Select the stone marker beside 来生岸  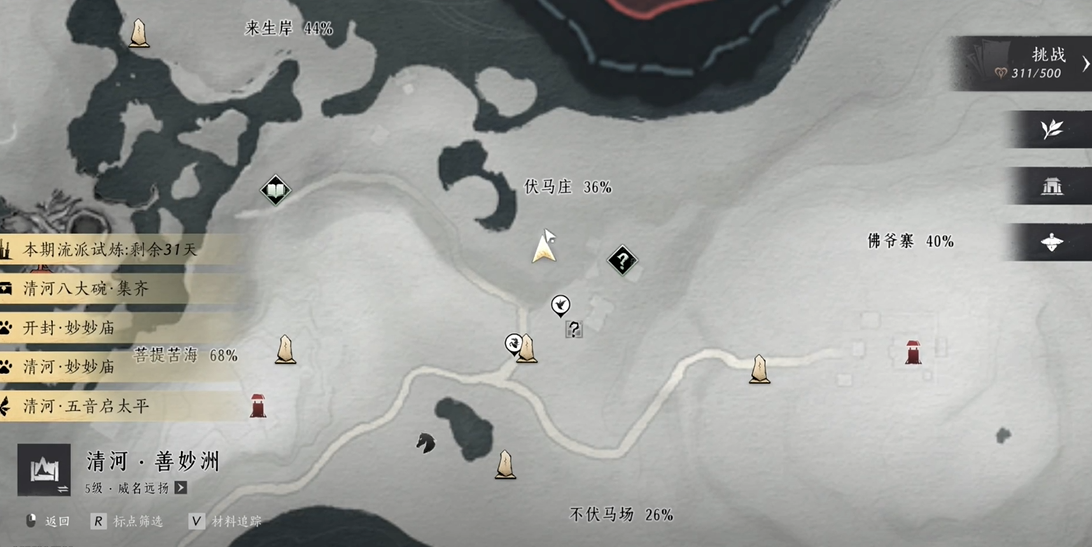(139, 34)
